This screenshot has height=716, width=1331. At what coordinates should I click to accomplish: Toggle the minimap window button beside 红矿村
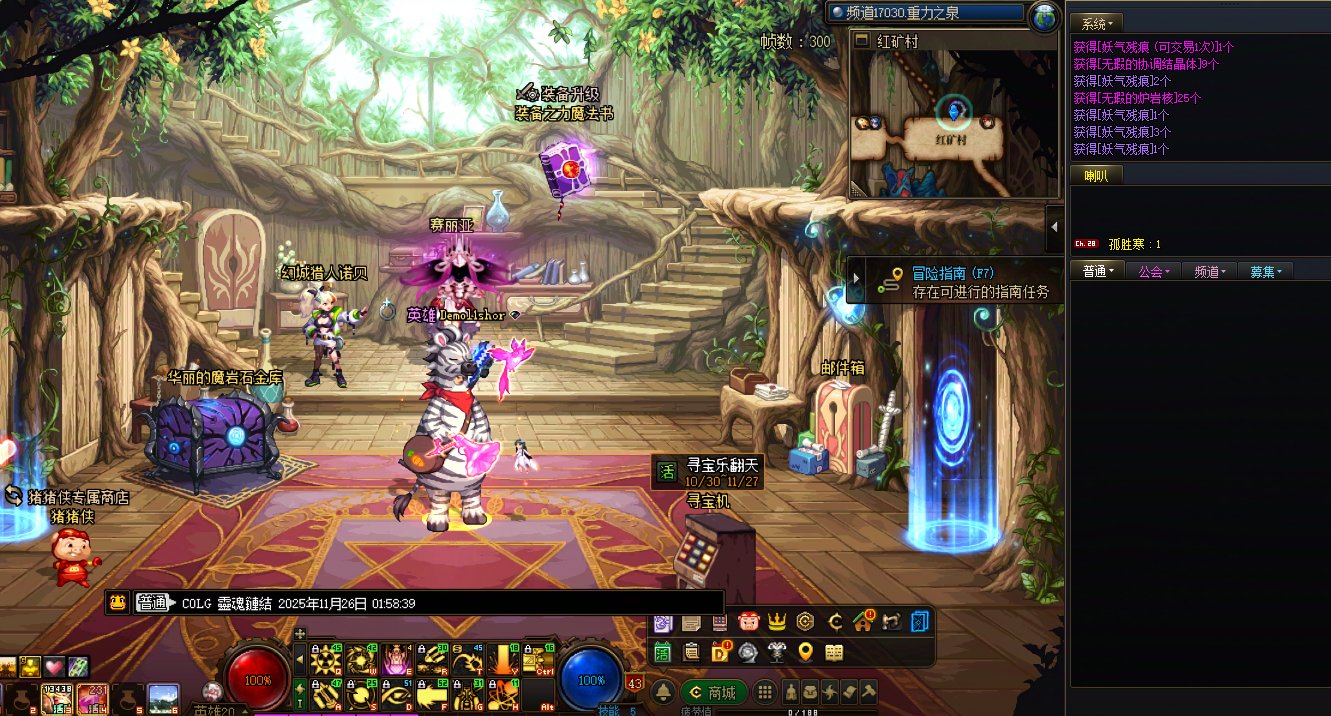point(862,42)
